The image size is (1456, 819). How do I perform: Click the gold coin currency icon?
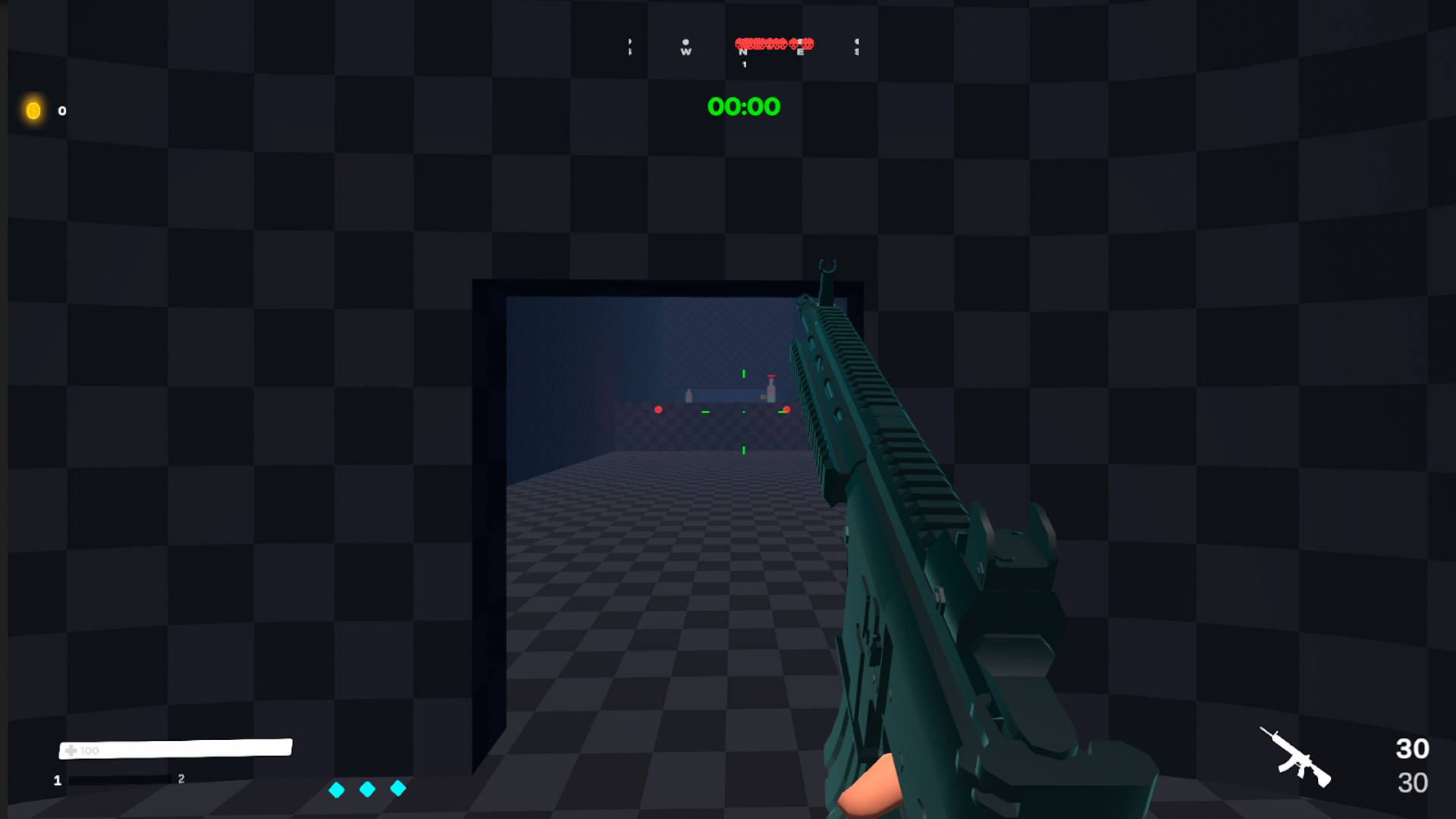tap(33, 111)
